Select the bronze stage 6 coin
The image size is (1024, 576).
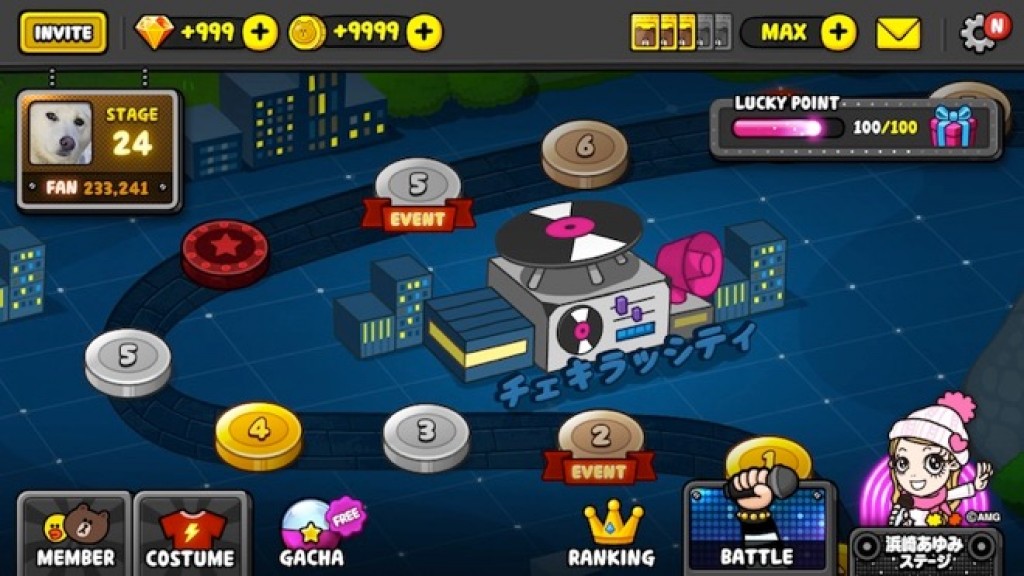585,150
